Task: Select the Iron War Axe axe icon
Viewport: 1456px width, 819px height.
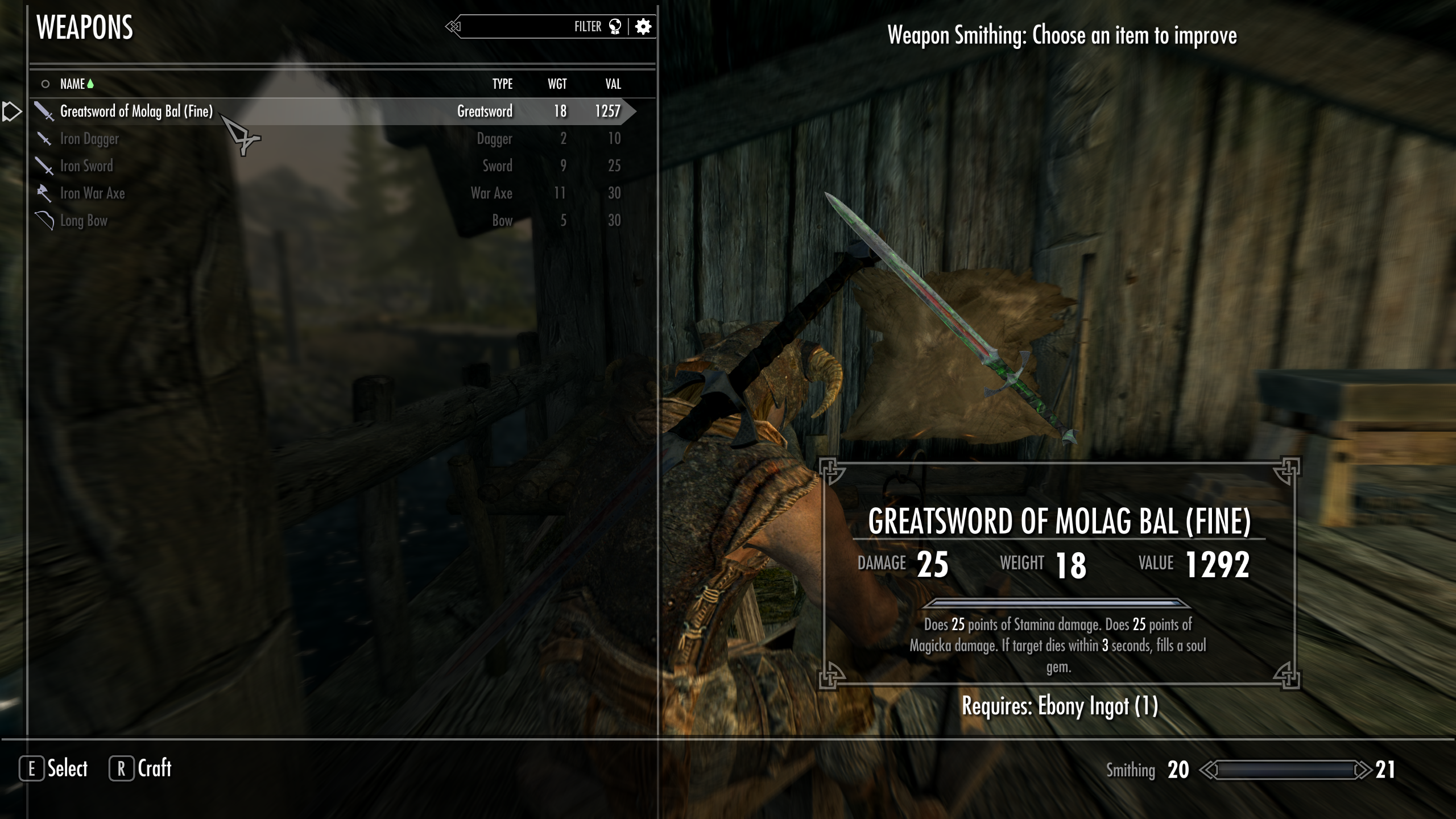Action: [x=43, y=193]
